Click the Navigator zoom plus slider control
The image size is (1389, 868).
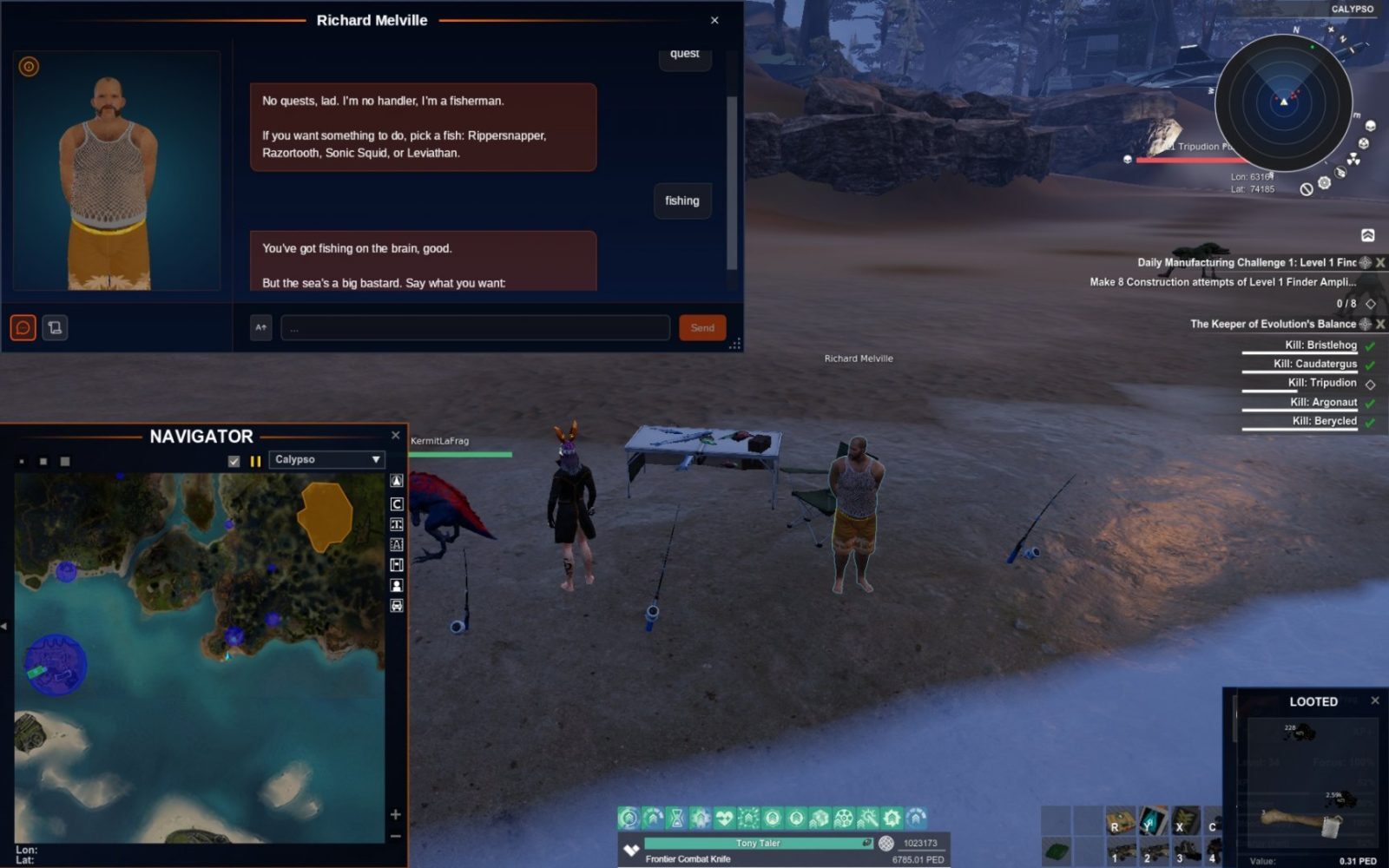(396, 816)
